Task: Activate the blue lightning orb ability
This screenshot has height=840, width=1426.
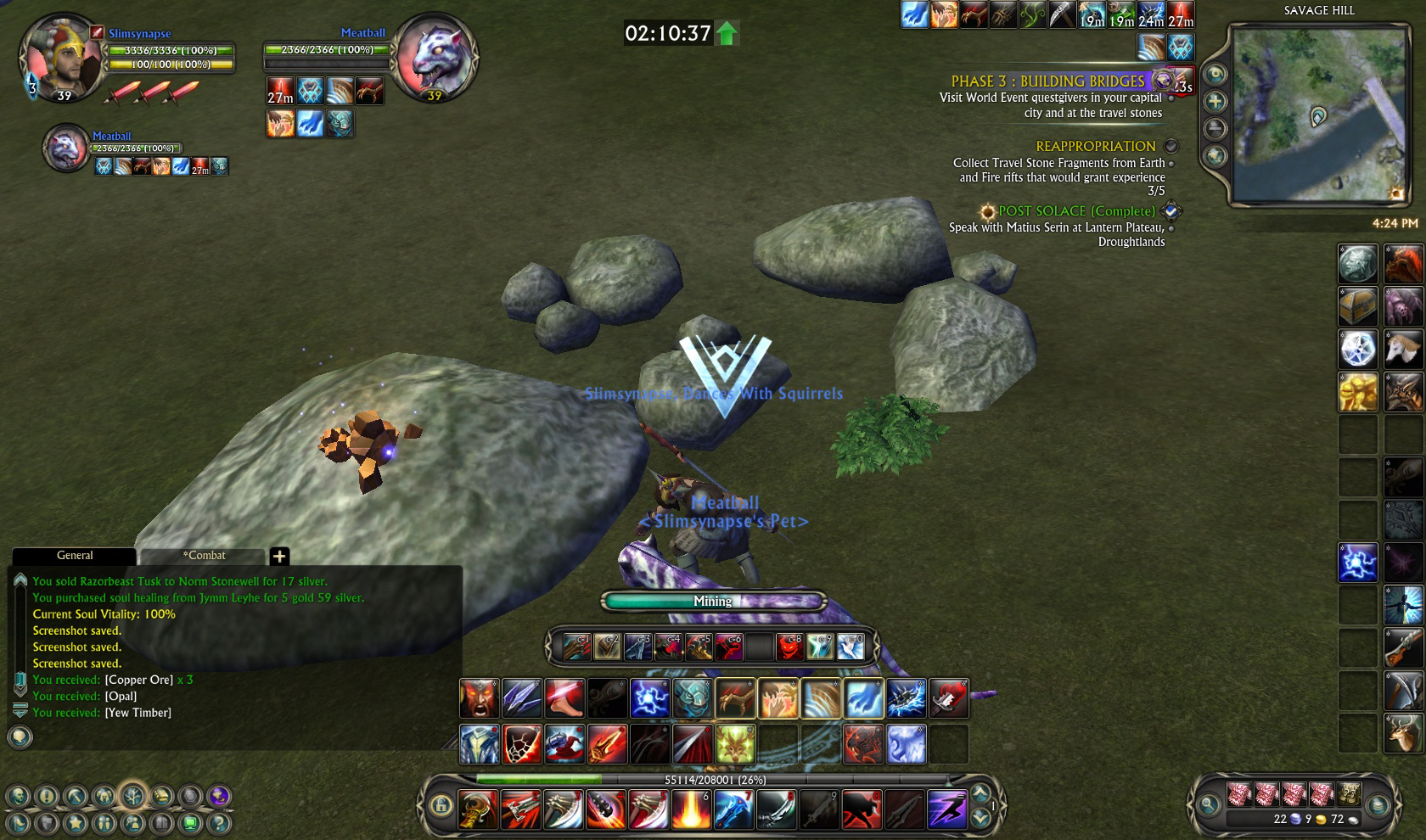Action: point(649,699)
